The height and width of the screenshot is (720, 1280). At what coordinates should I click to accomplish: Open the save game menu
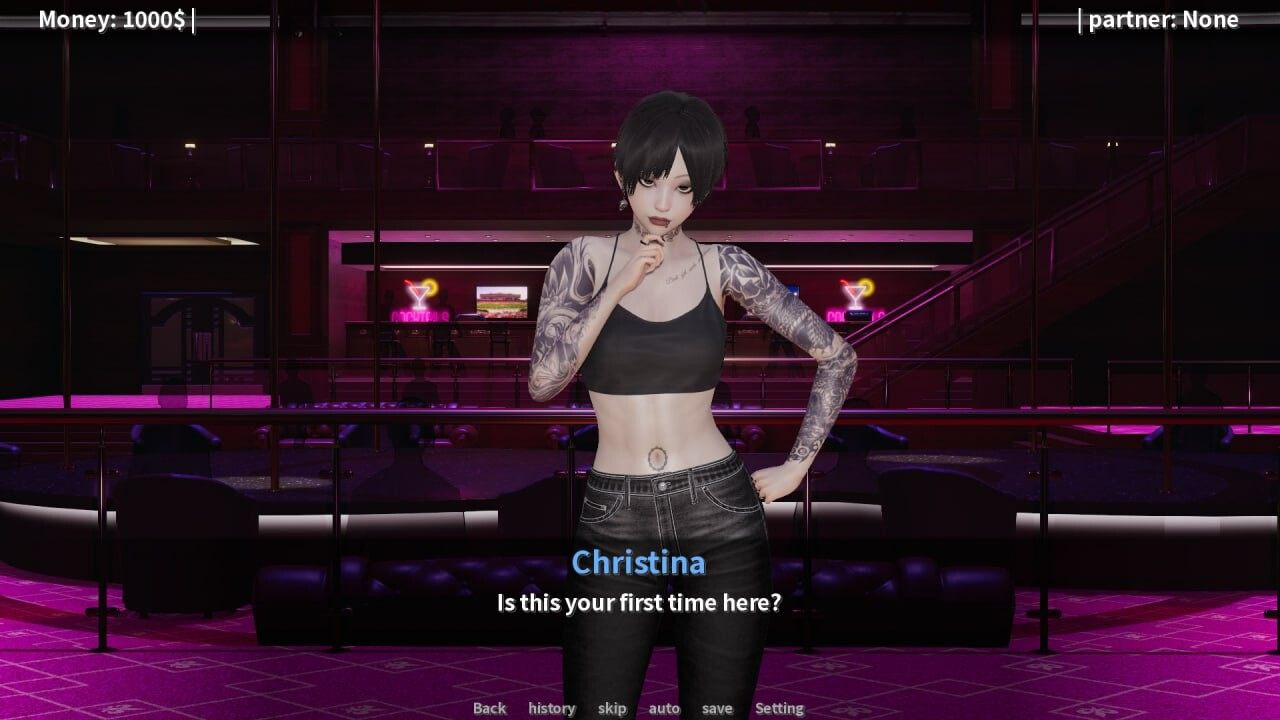pos(717,708)
